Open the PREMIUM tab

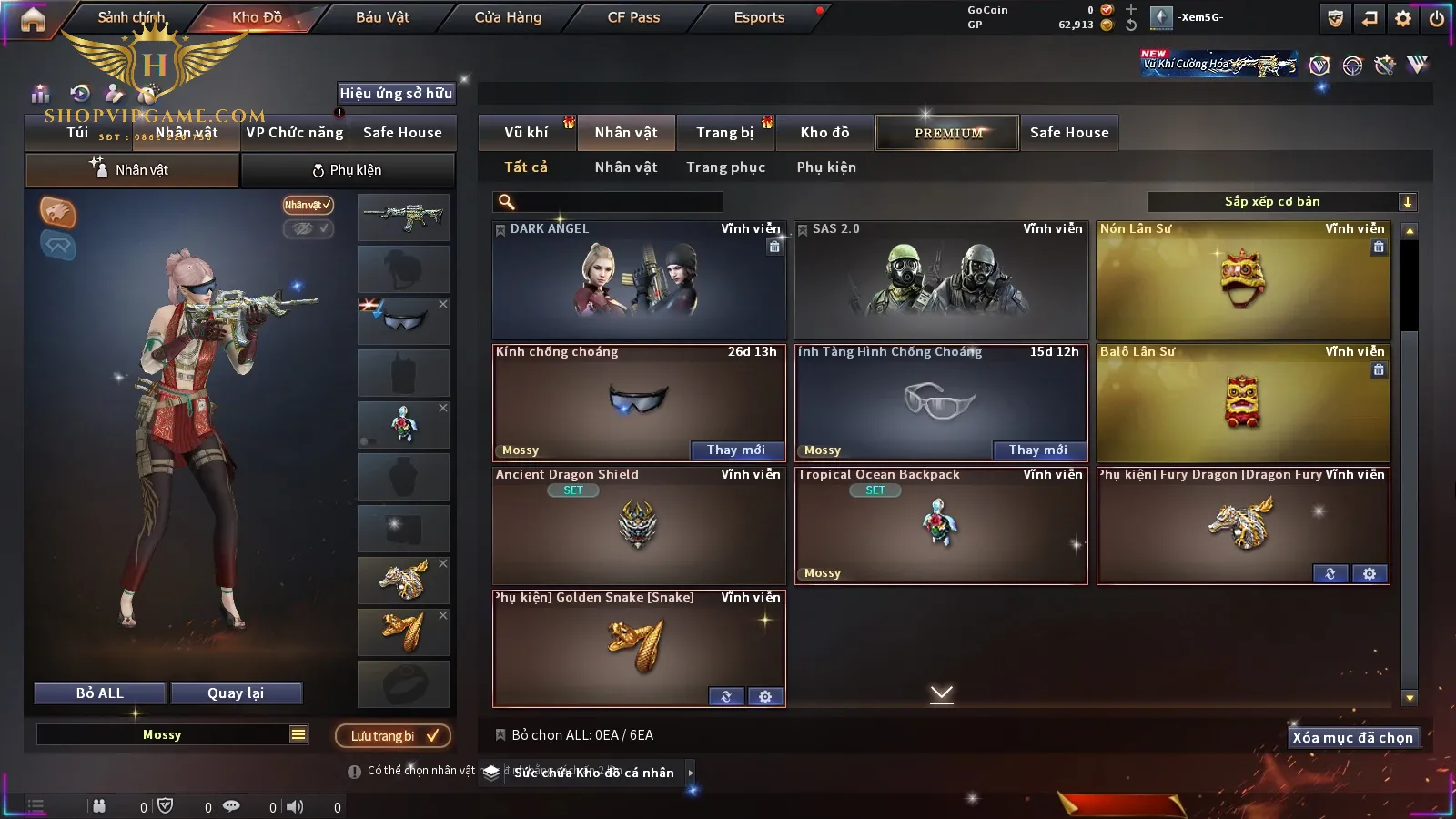947,133
